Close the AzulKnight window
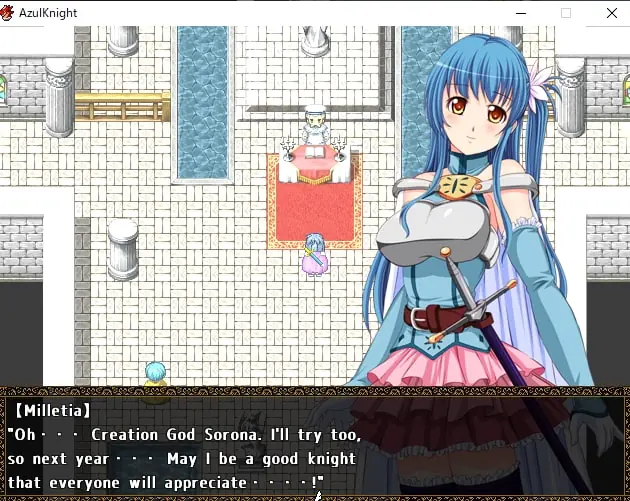 pyautogui.click(x=611, y=13)
